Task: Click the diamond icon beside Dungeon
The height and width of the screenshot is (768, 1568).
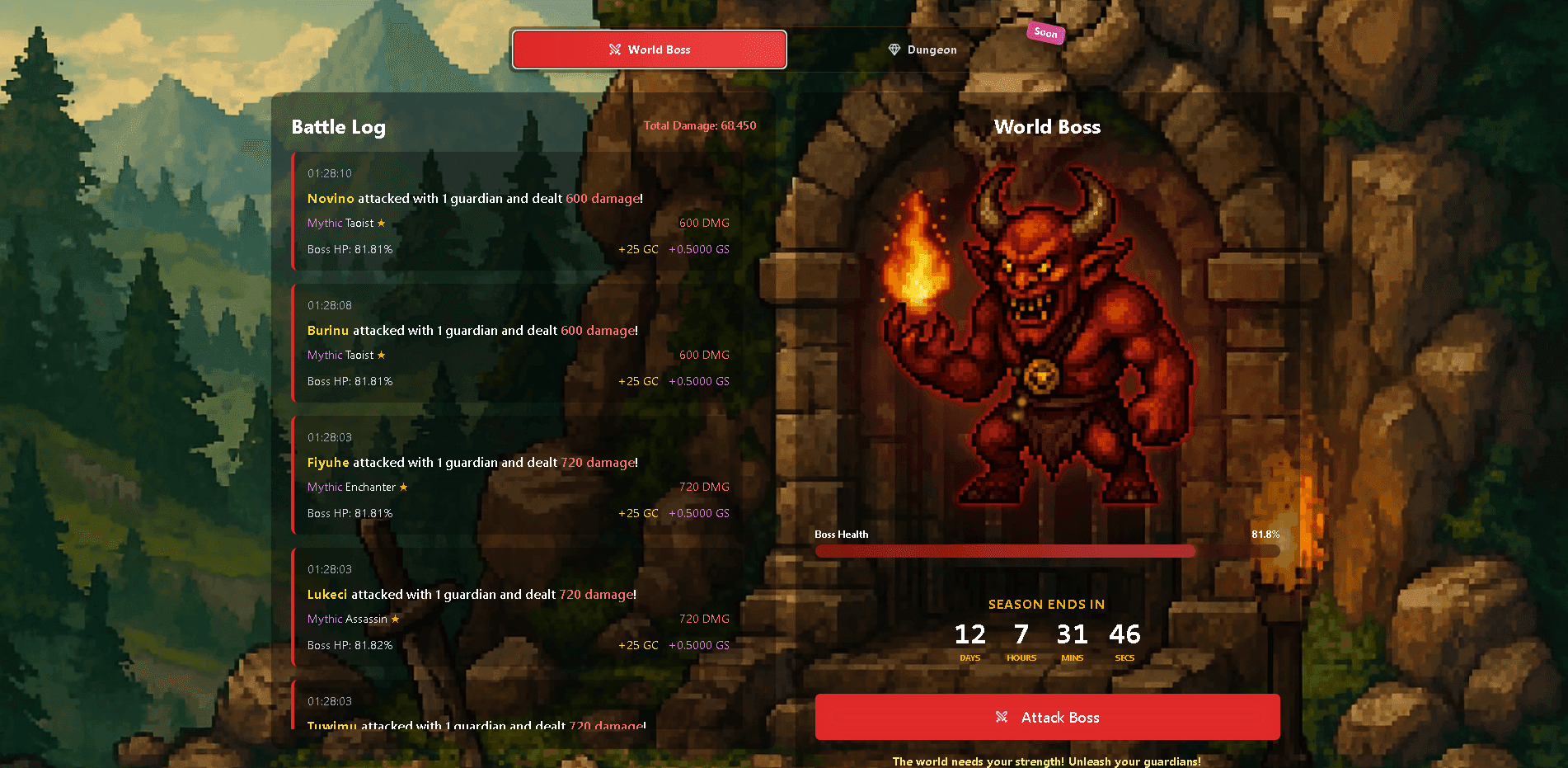Action: click(x=894, y=49)
